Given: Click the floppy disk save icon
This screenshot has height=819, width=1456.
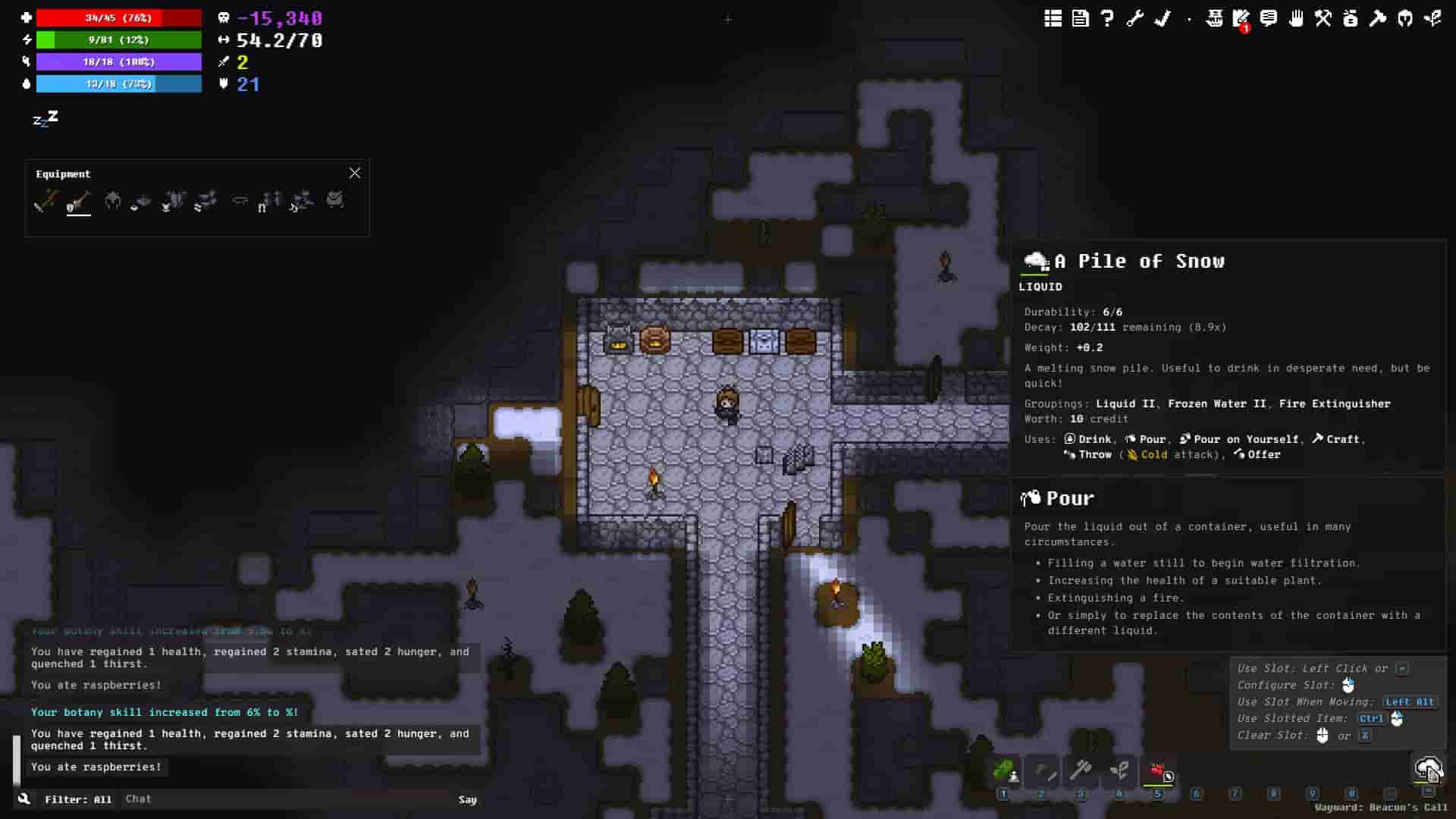Looking at the screenshot, I should tap(1080, 18).
